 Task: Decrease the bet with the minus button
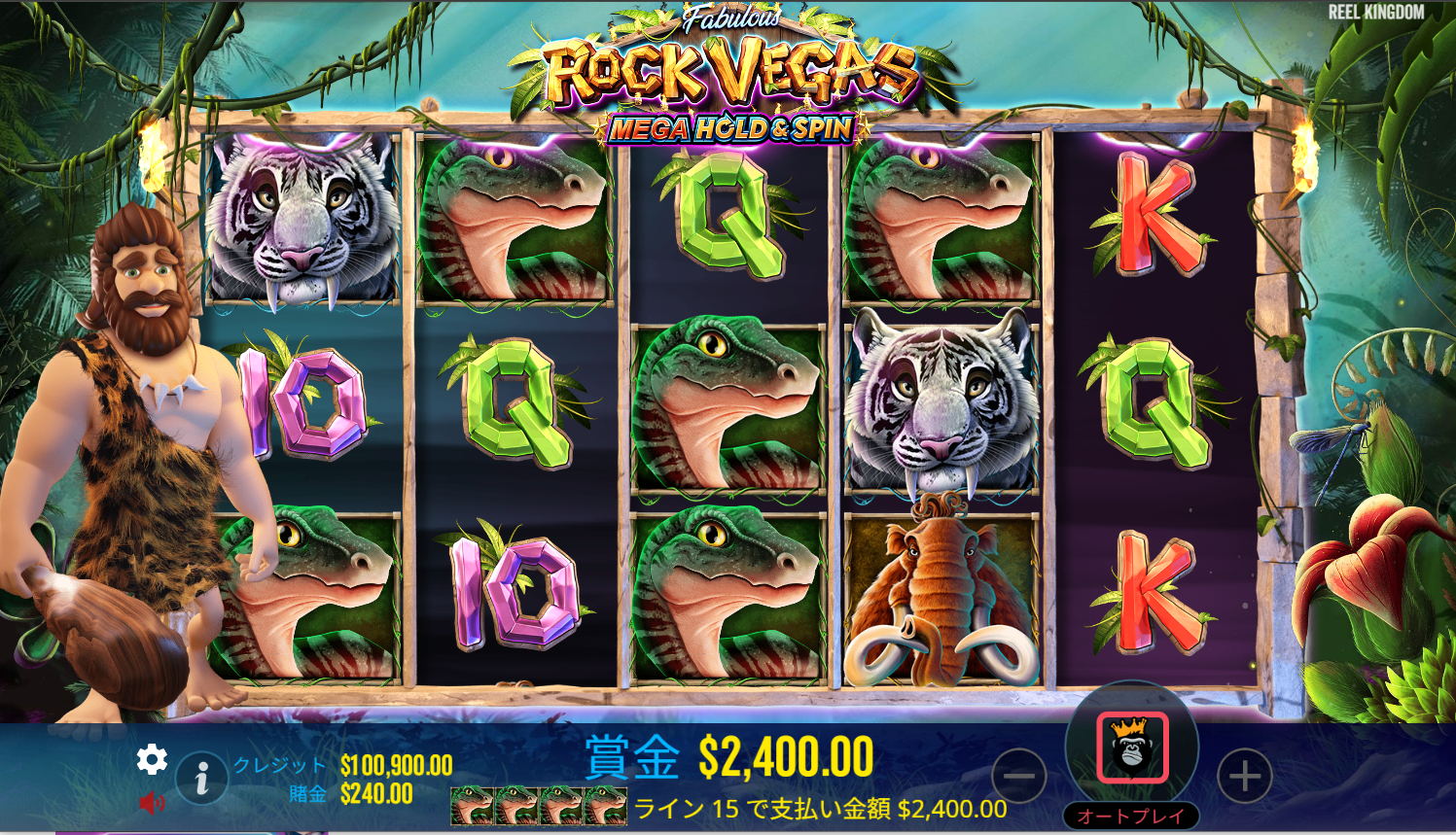(1019, 777)
